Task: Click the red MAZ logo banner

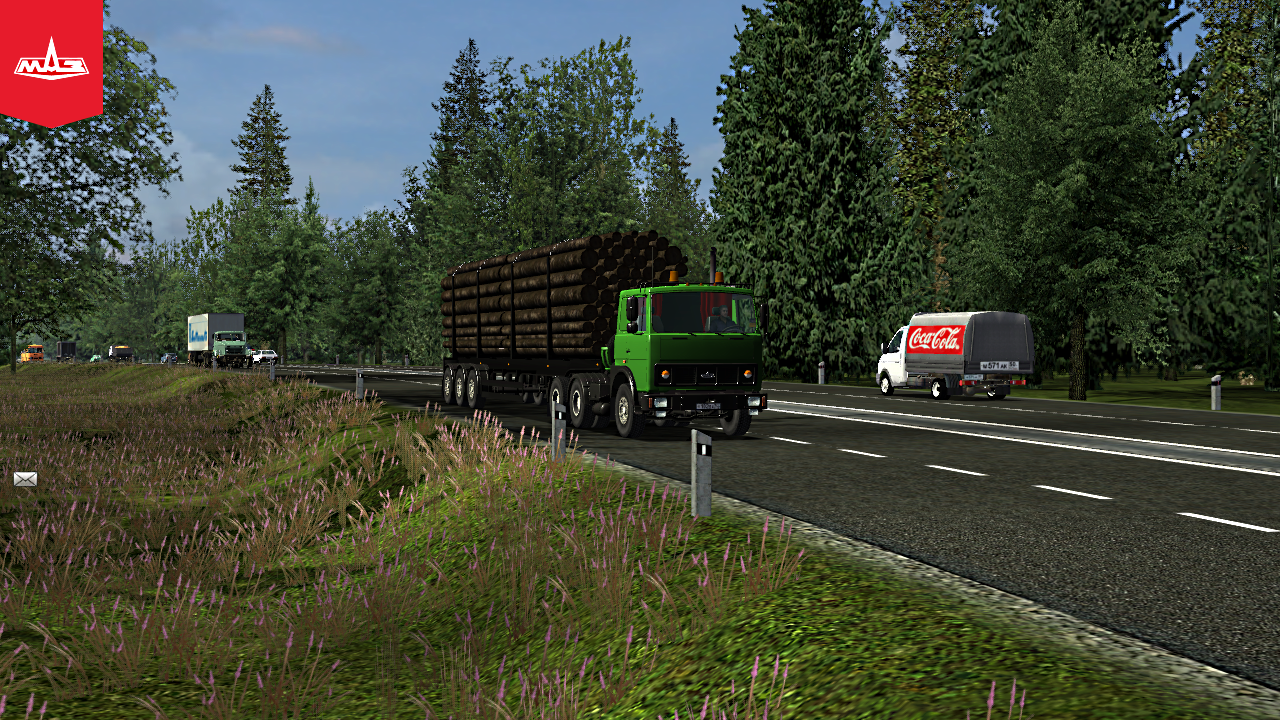Action: 51,60
